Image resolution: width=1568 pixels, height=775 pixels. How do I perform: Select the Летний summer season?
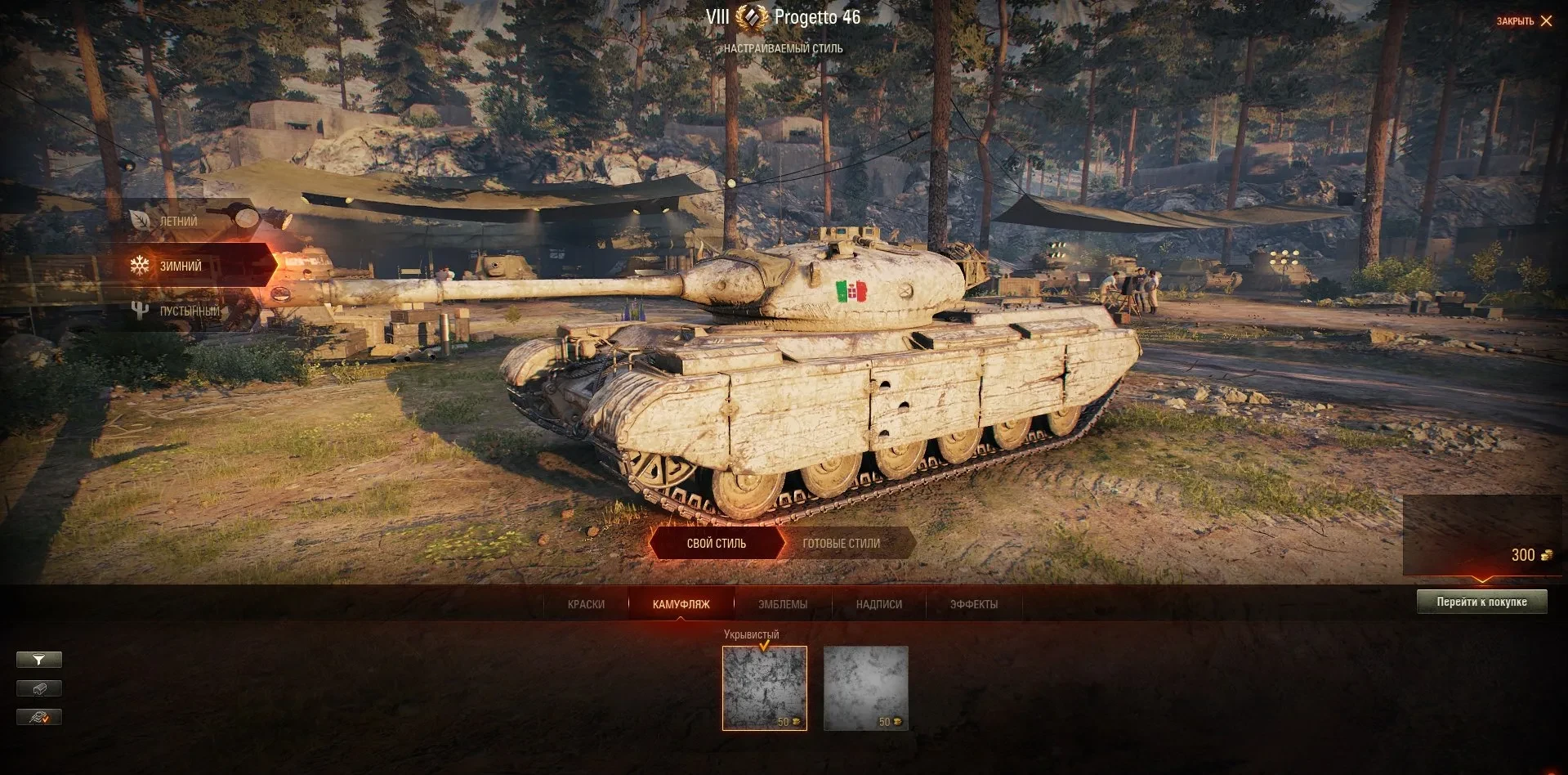coord(178,222)
